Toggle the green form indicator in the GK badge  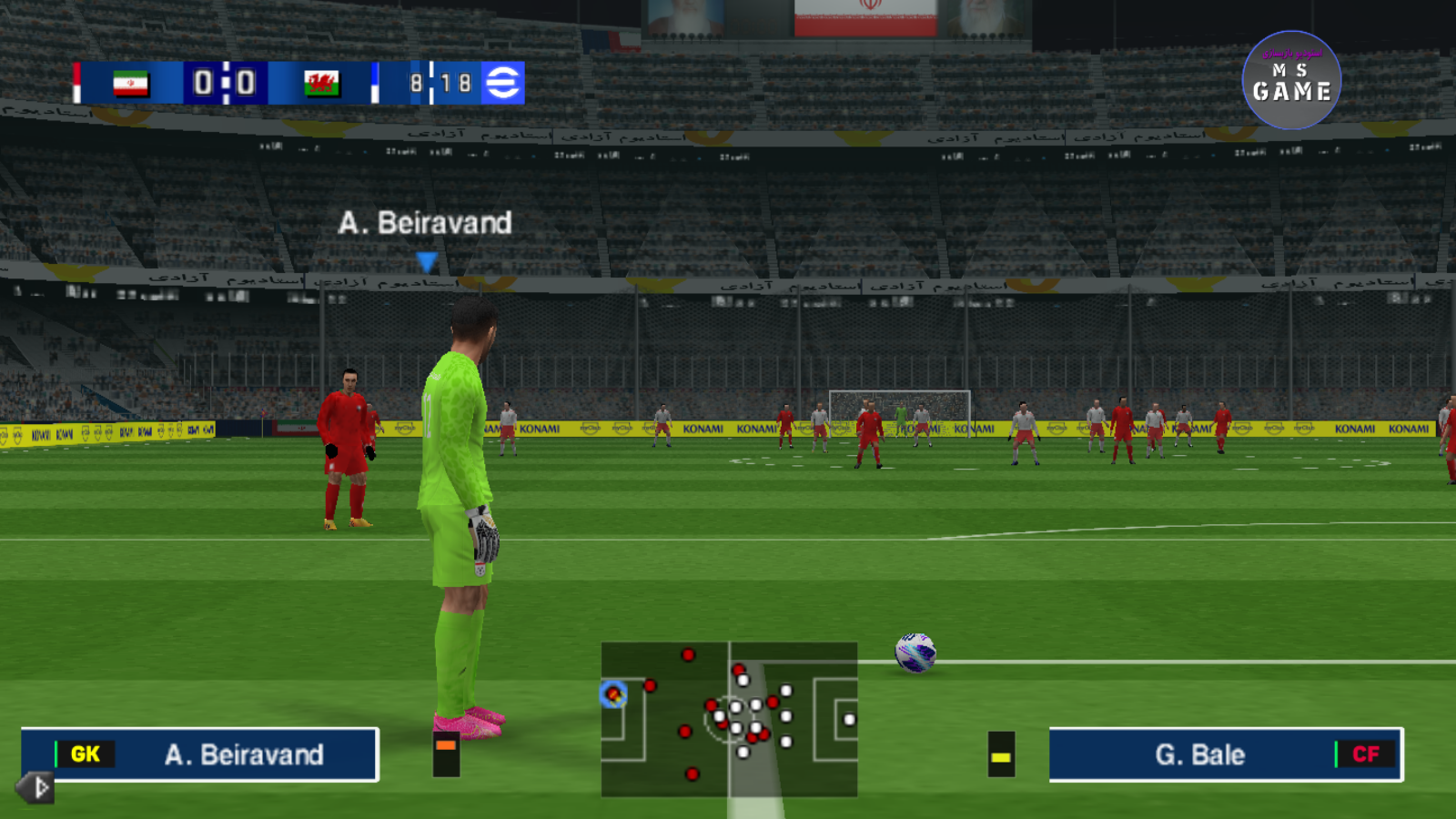coord(57,753)
